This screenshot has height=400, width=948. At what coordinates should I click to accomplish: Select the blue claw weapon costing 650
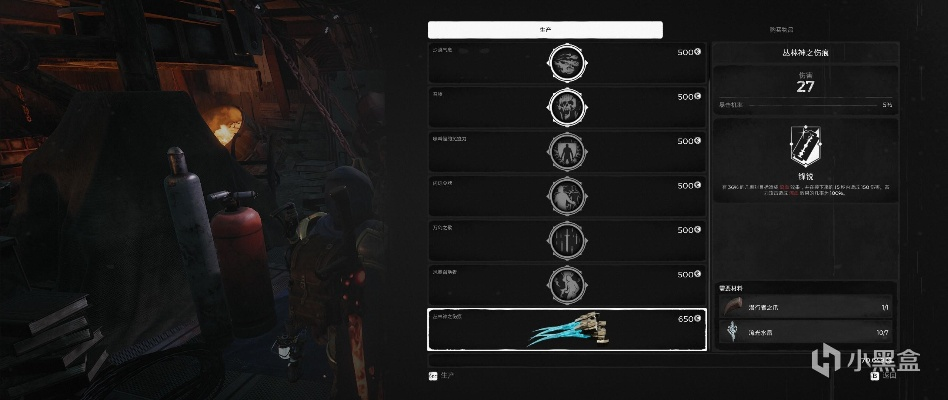[566, 330]
